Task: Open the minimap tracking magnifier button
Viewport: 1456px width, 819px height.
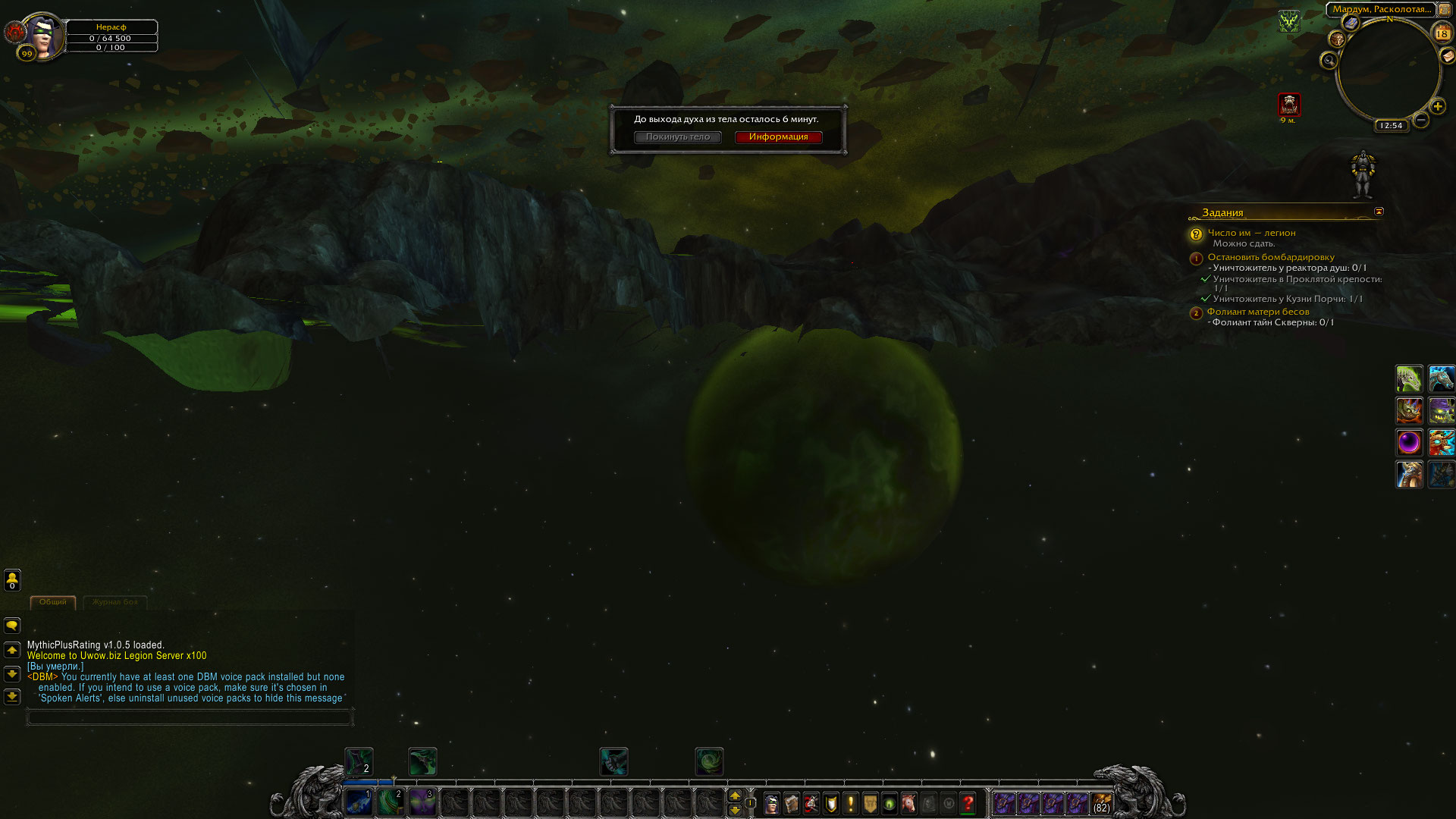Action: click(x=1329, y=61)
